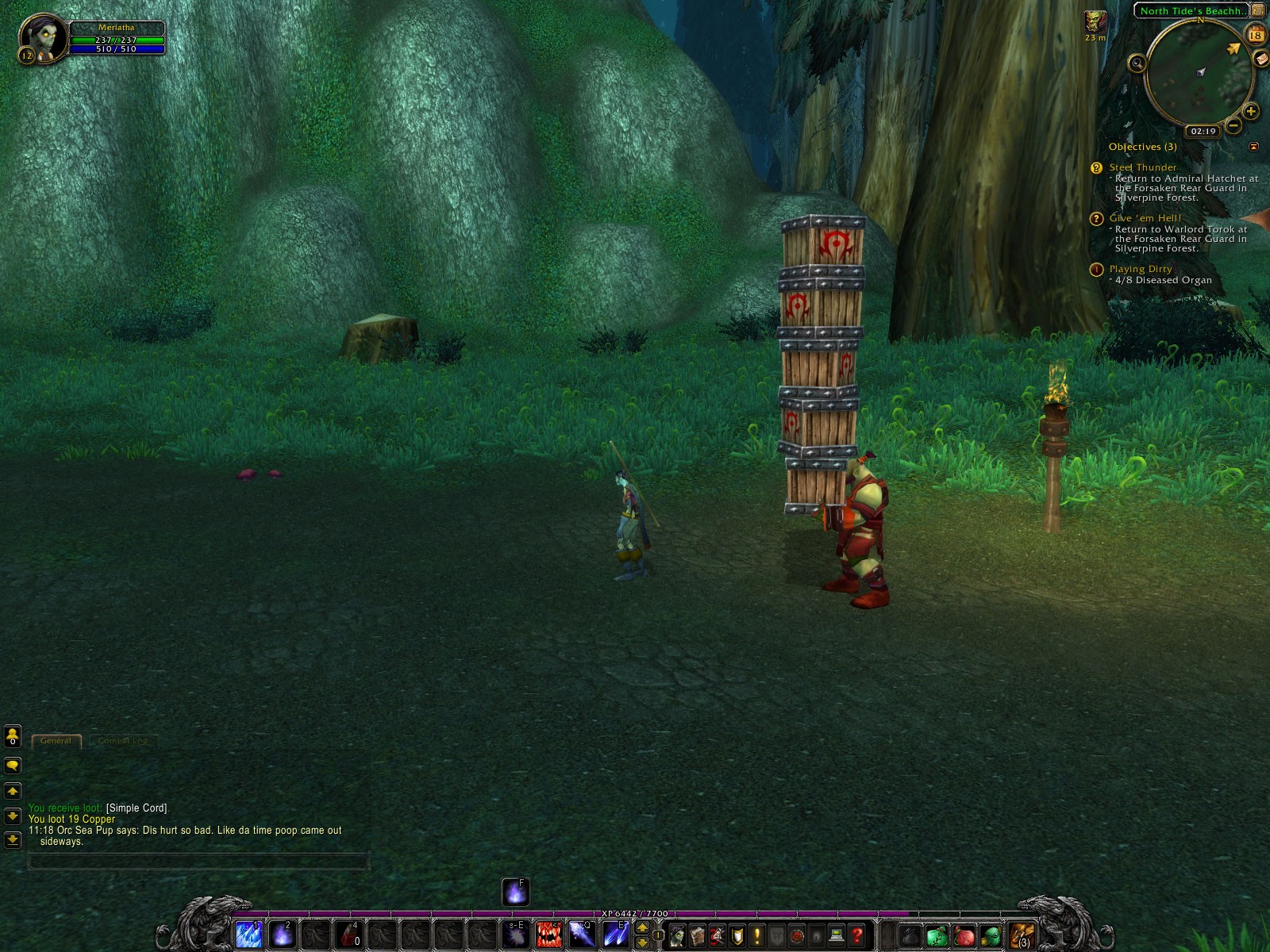This screenshot has height=952, width=1270.
Task: Open the chat menu speech bubble button
Action: tap(13, 766)
